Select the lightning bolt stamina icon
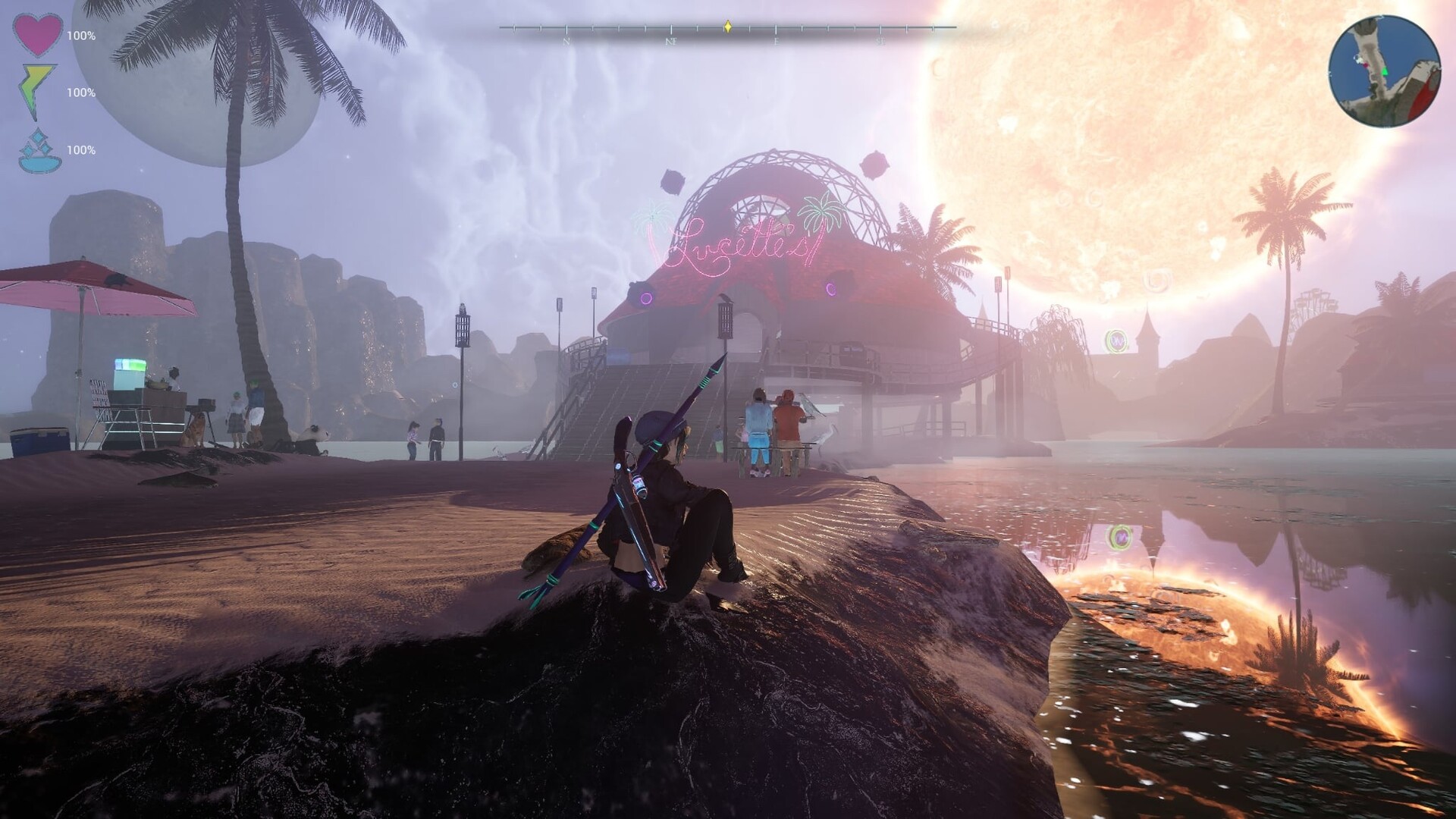This screenshot has width=1456, height=819. coord(37,91)
